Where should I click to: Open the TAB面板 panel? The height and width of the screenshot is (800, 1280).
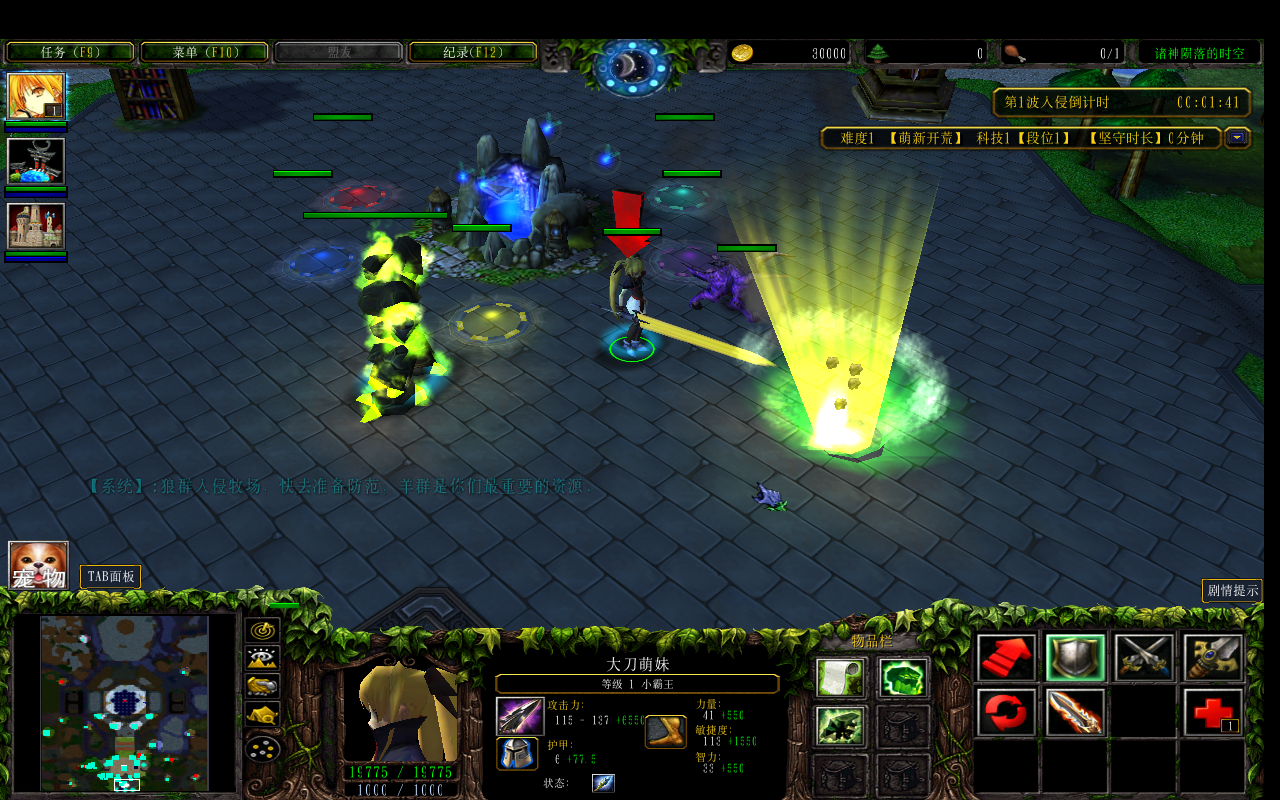click(110, 577)
